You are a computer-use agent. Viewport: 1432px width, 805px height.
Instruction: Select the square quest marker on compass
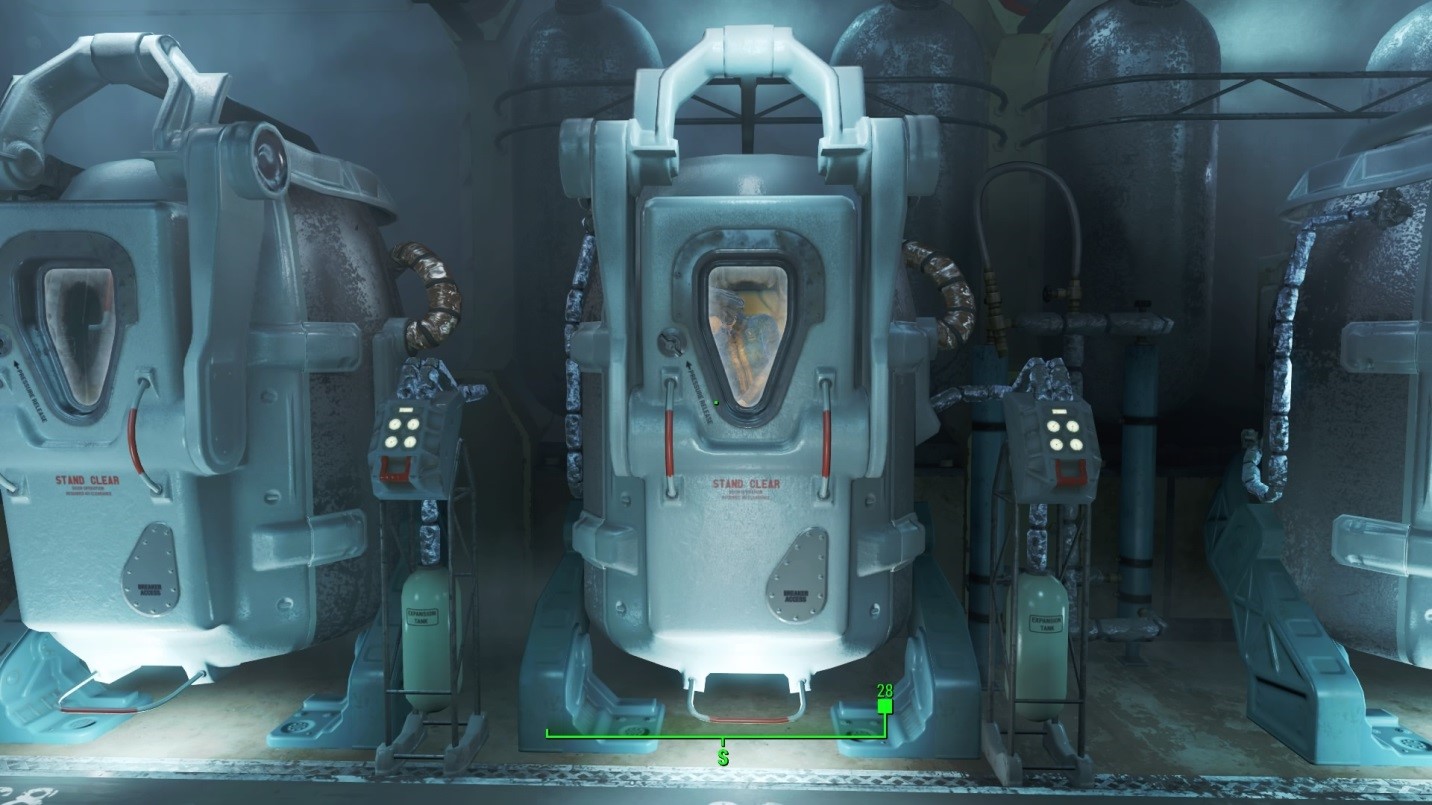(884, 707)
